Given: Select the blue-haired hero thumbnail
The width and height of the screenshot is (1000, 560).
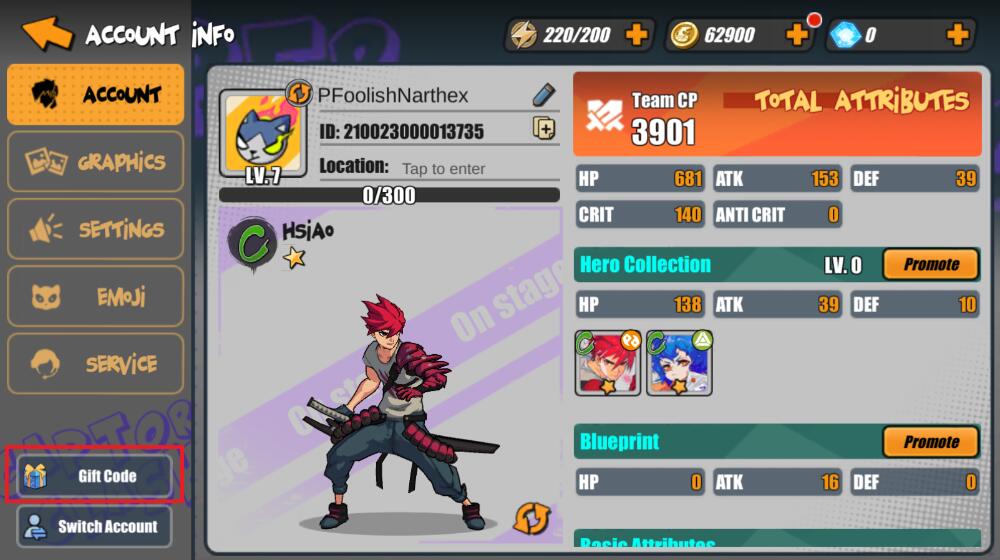Looking at the screenshot, I should (x=679, y=362).
